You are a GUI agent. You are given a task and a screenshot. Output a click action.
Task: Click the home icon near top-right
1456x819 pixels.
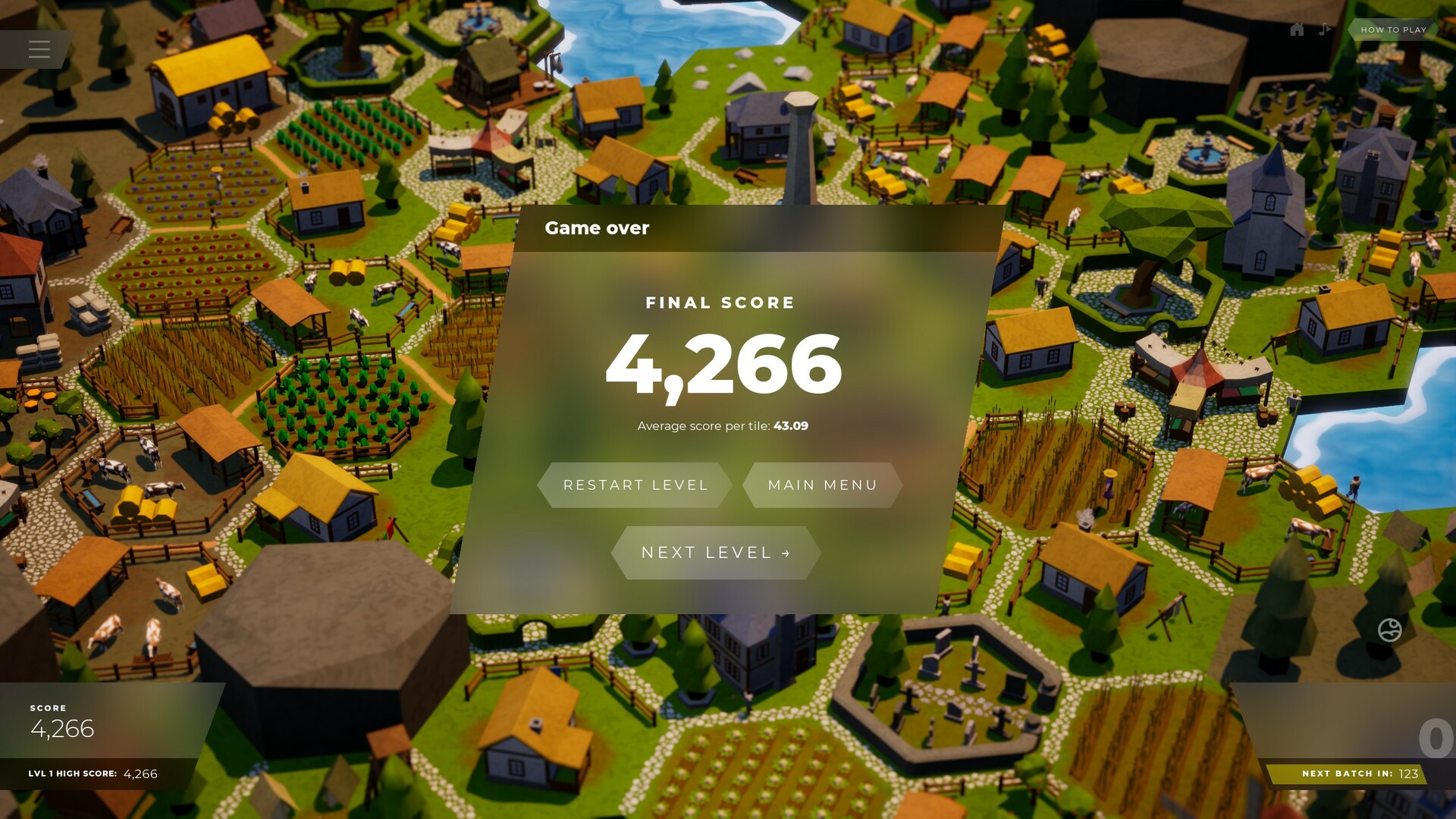(1297, 29)
